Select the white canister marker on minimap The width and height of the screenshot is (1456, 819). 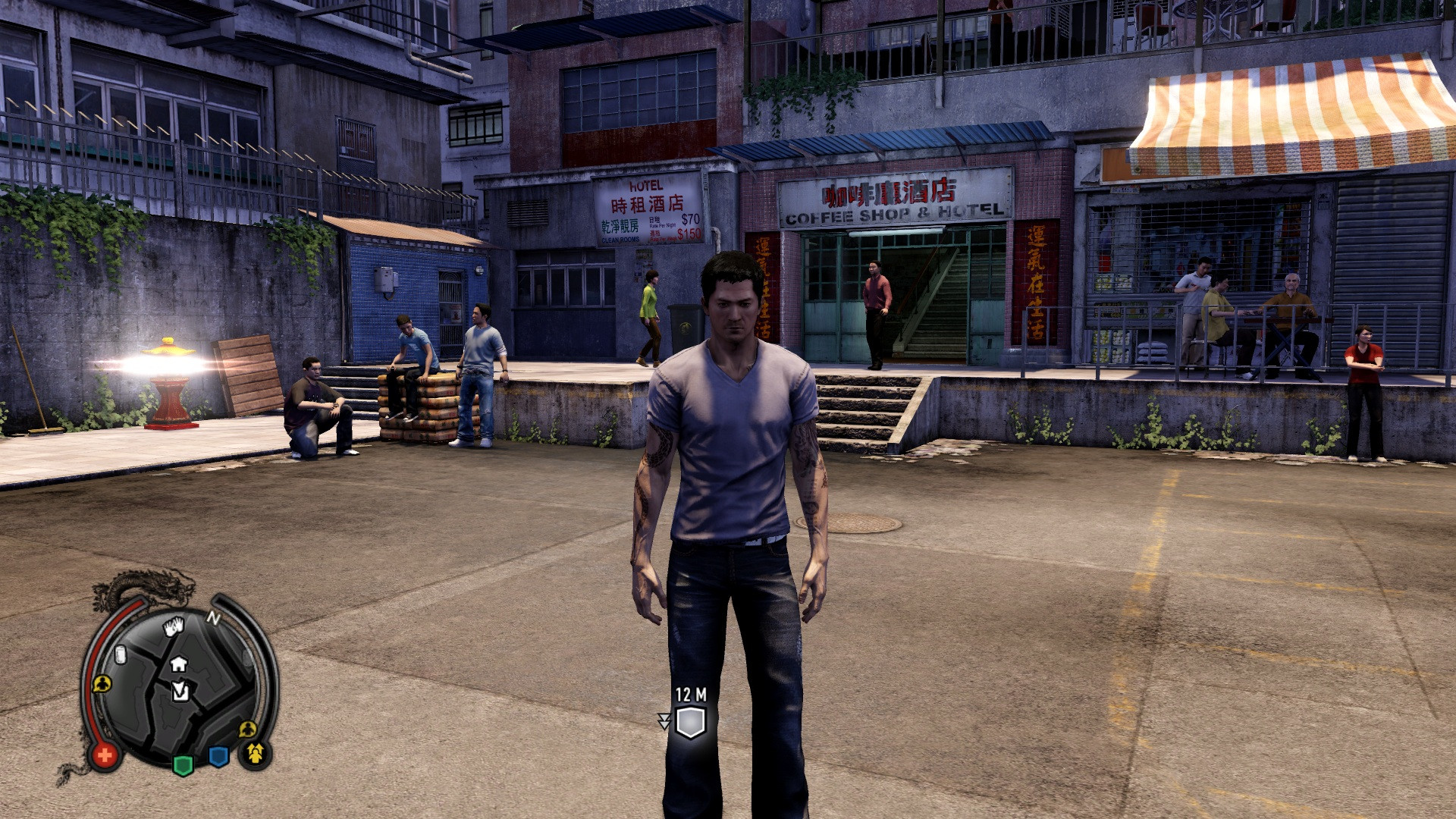tap(120, 655)
